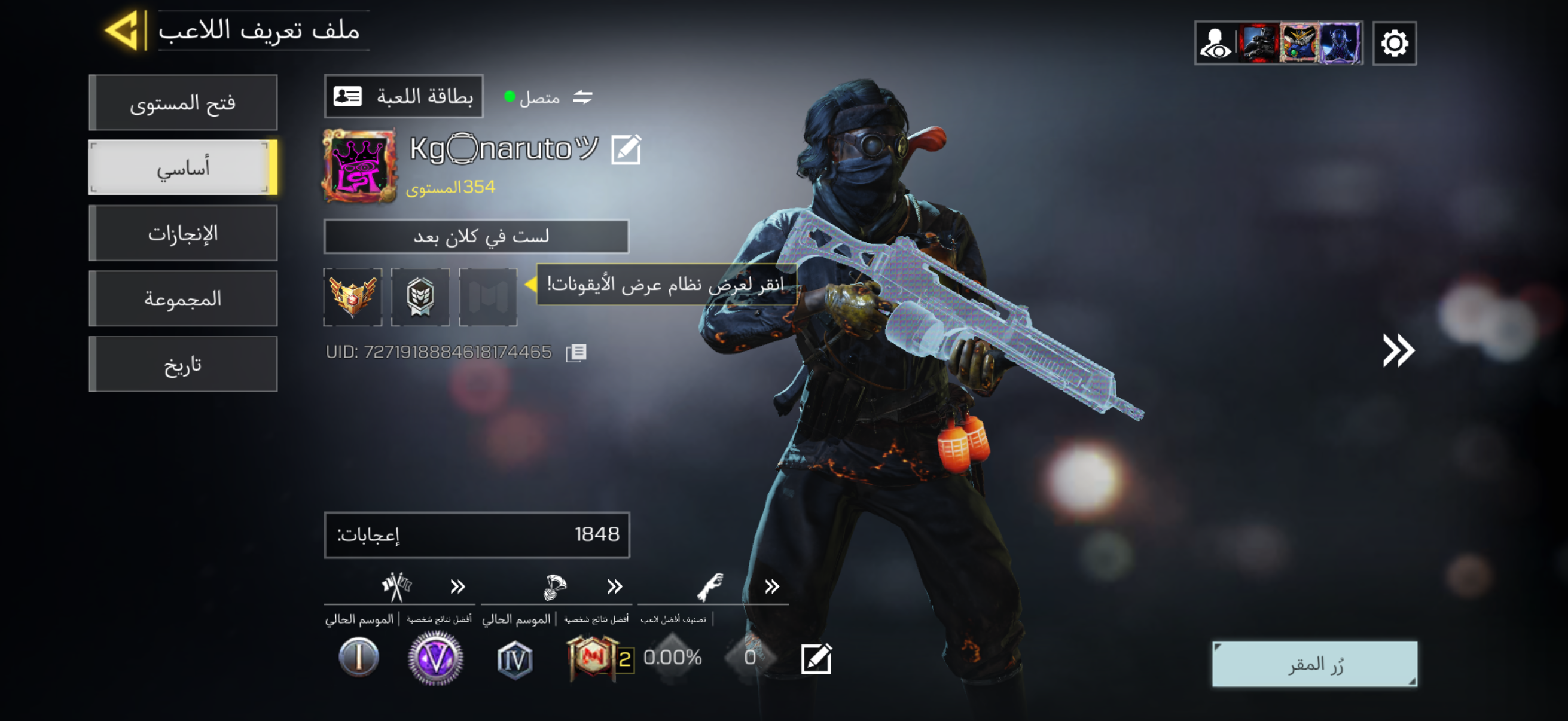Screen dimensions: 1568x721
Task: Select the golden winged medal badge
Action: [352, 297]
